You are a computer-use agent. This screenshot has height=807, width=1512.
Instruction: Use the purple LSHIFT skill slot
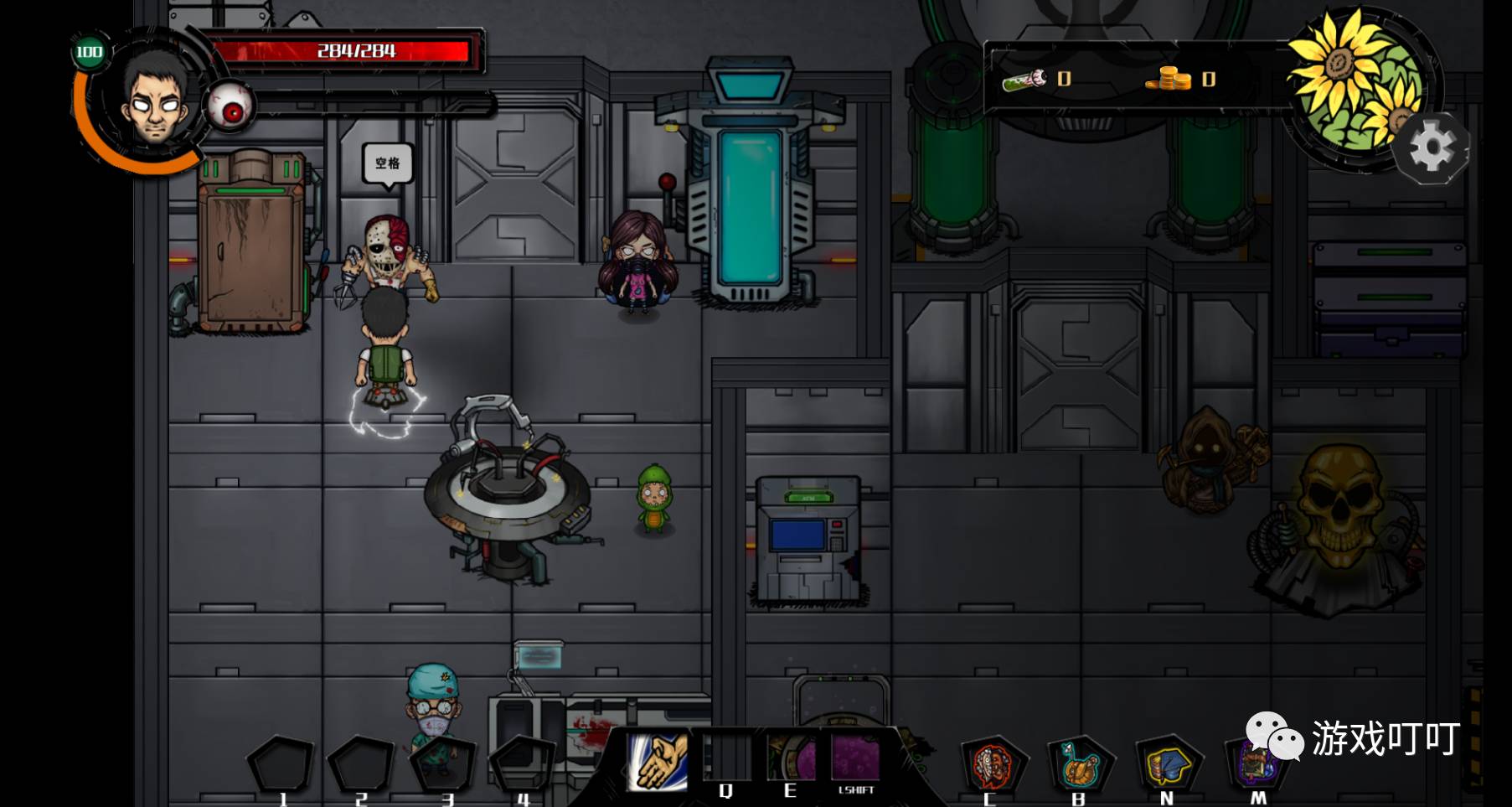pos(855,758)
